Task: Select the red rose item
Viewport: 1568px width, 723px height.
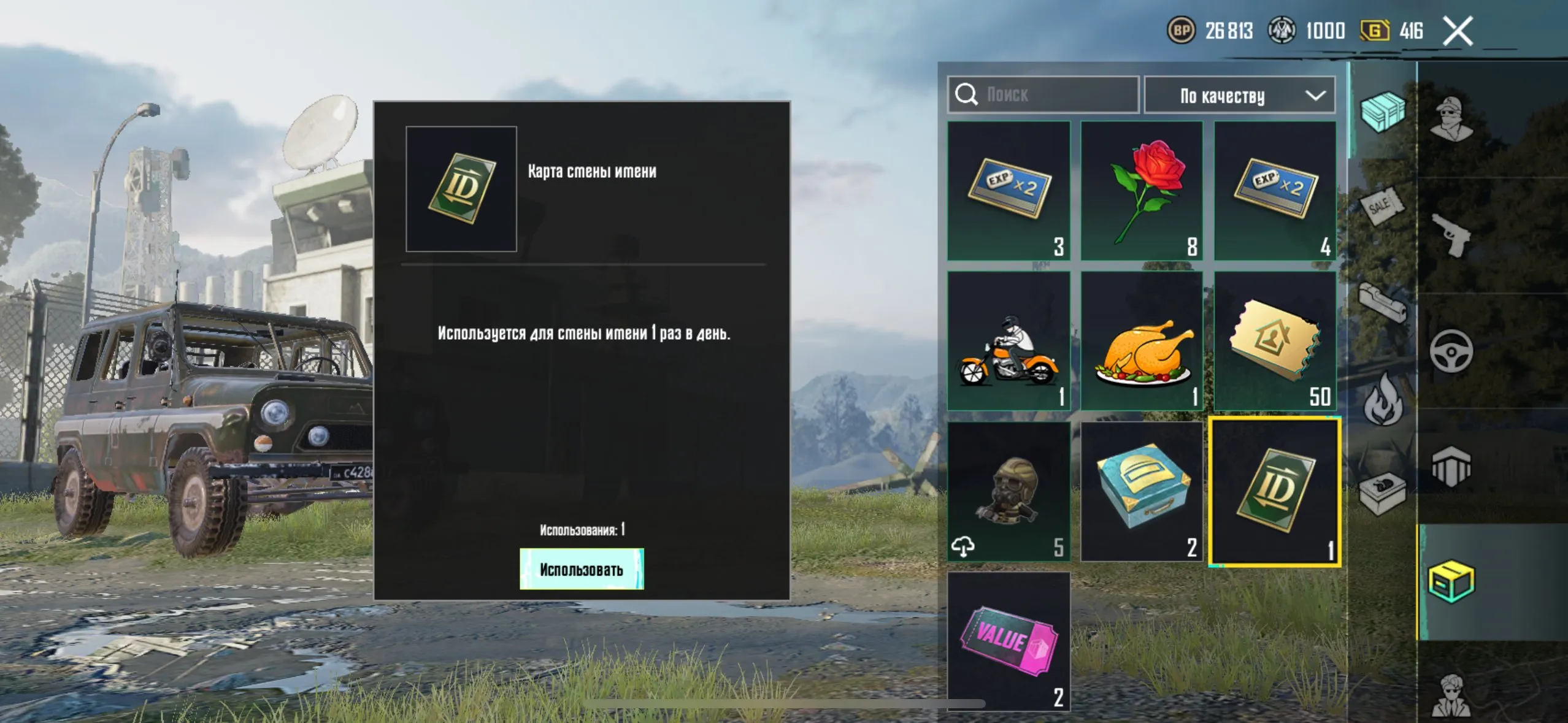Action: [1141, 191]
